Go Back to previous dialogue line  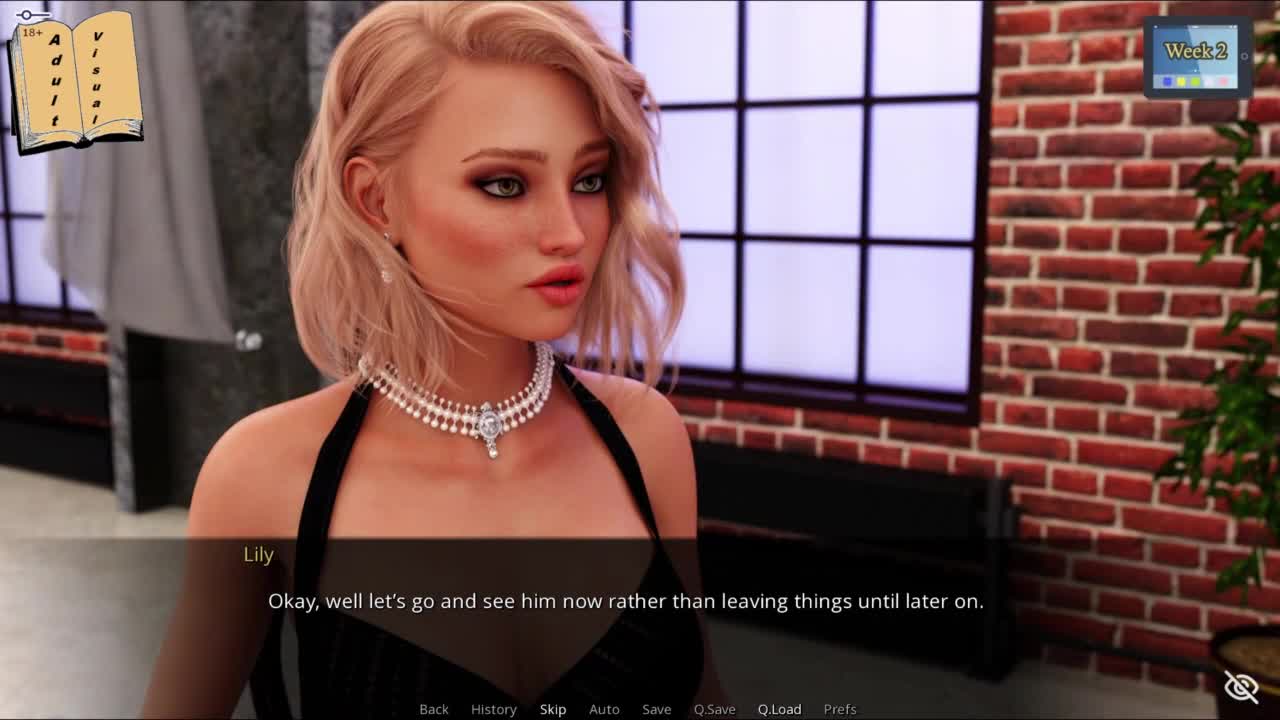click(434, 709)
